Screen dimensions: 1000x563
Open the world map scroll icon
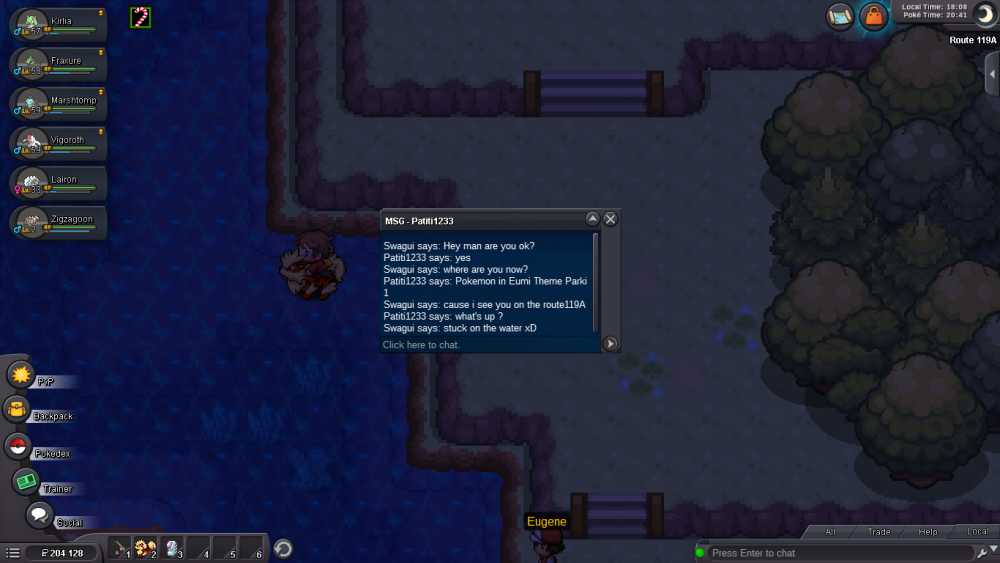click(x=840, y=16)
